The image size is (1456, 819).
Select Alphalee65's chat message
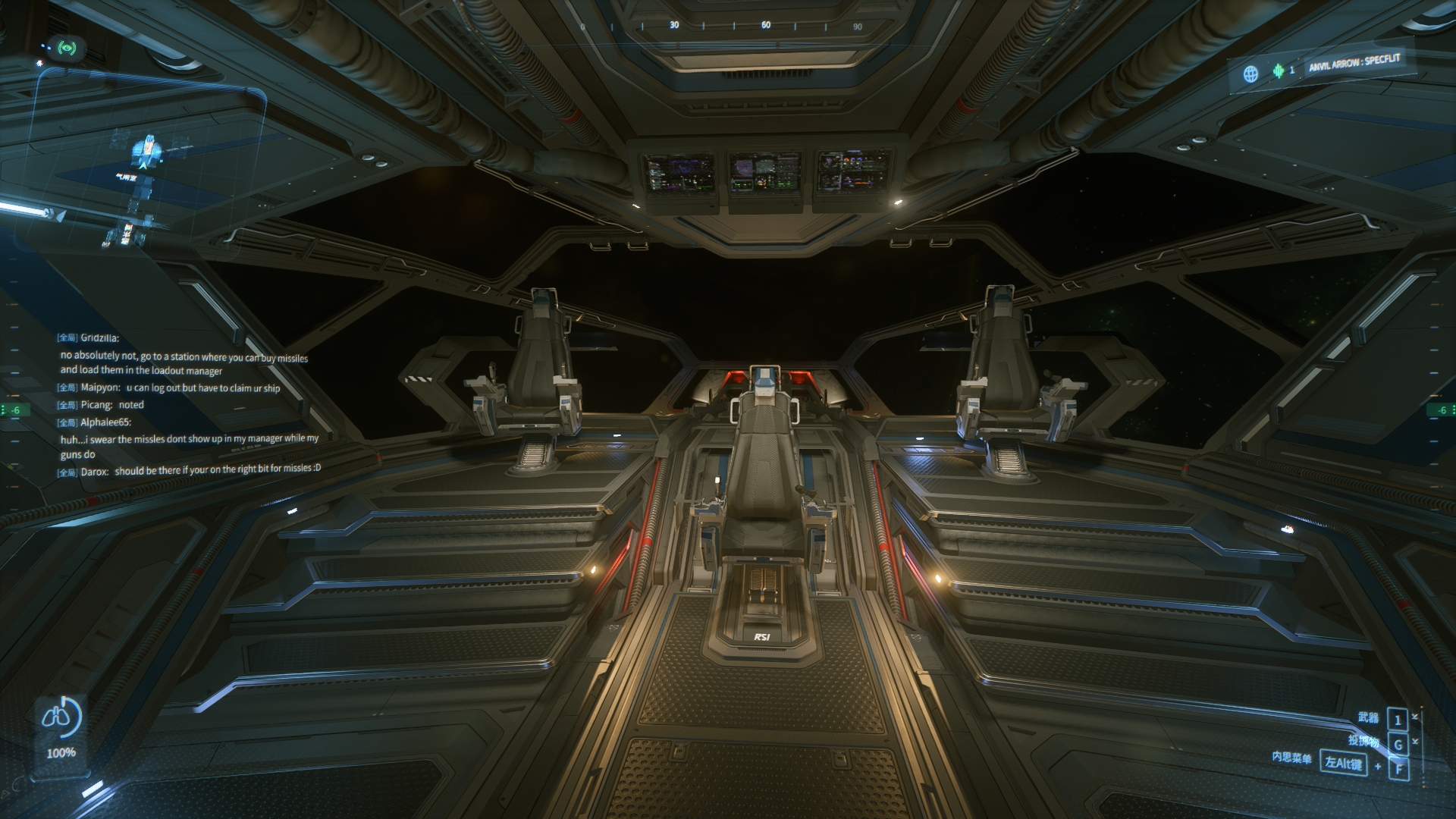190,446
